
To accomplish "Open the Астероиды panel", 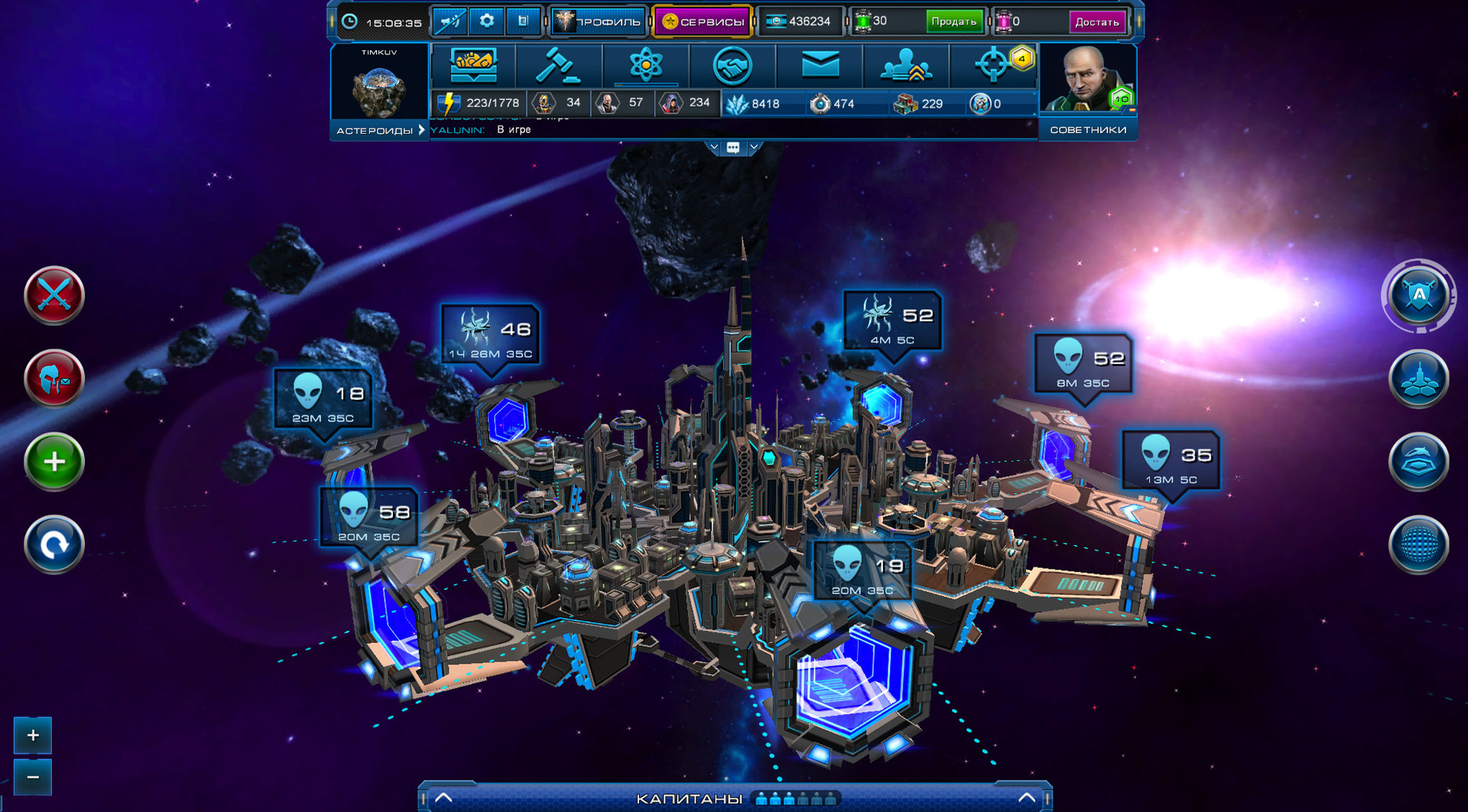I will click(379, 130).
